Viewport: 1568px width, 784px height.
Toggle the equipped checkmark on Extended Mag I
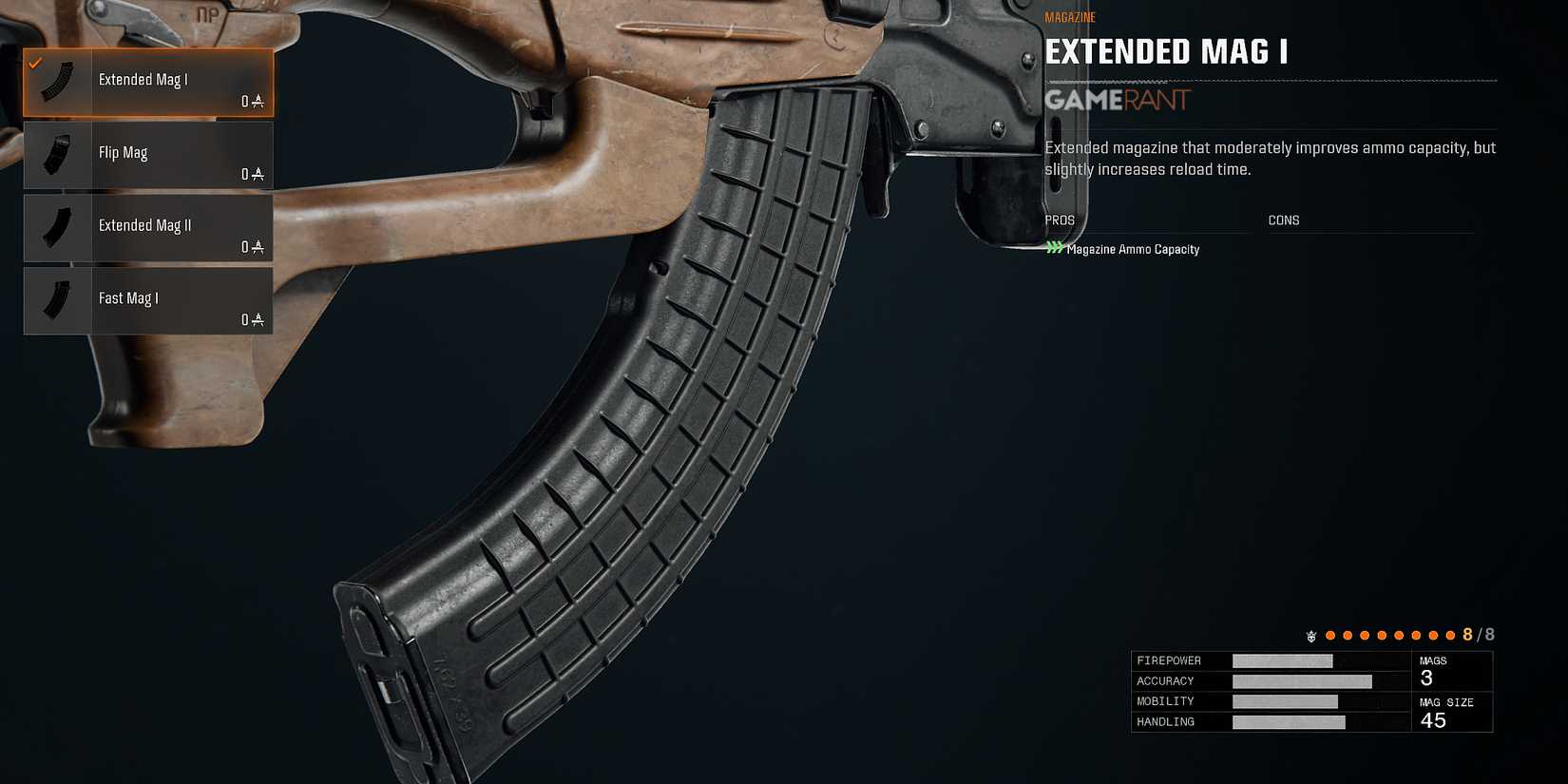coord(36,64)
